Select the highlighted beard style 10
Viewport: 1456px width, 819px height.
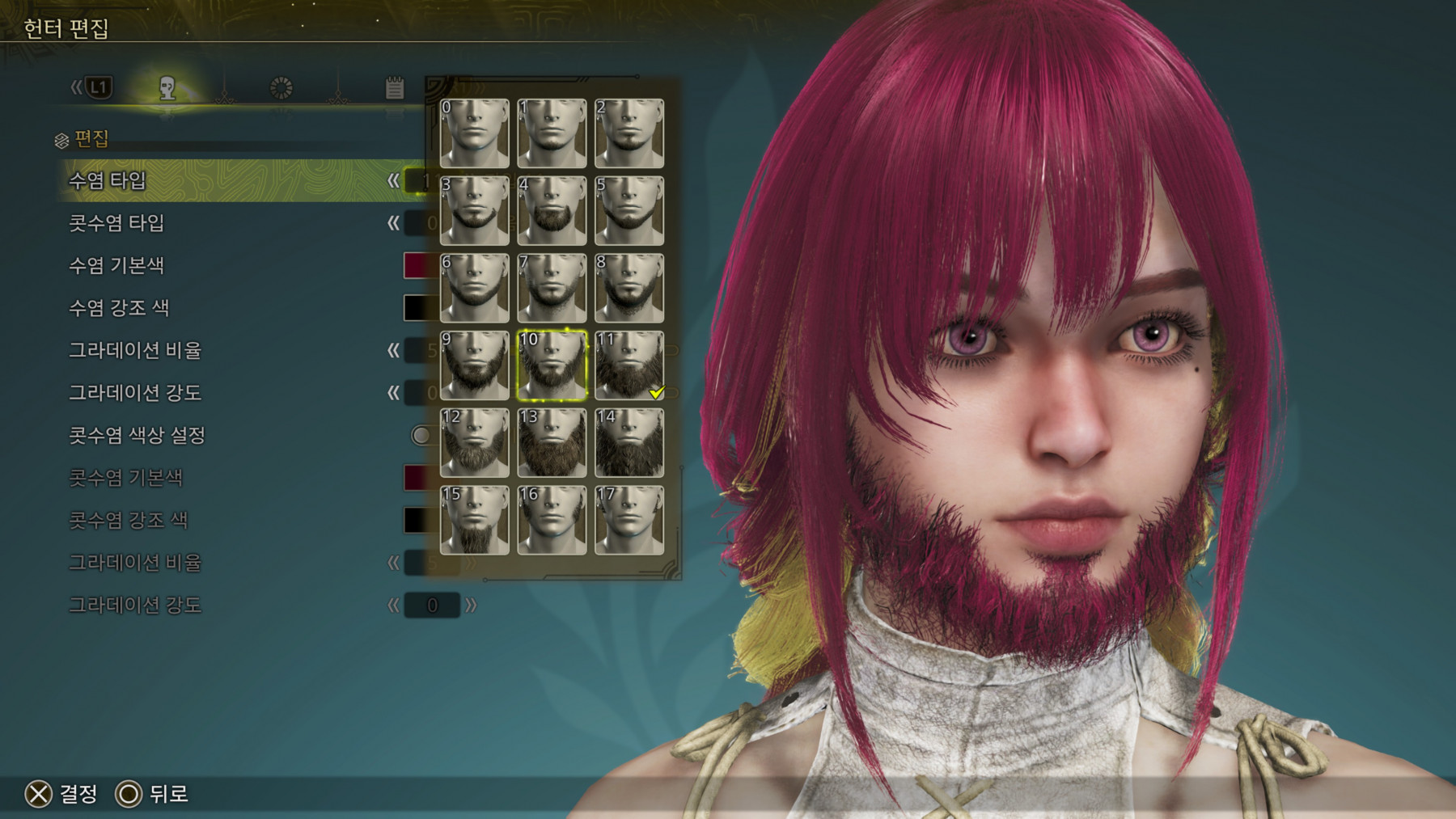(552, 365)
